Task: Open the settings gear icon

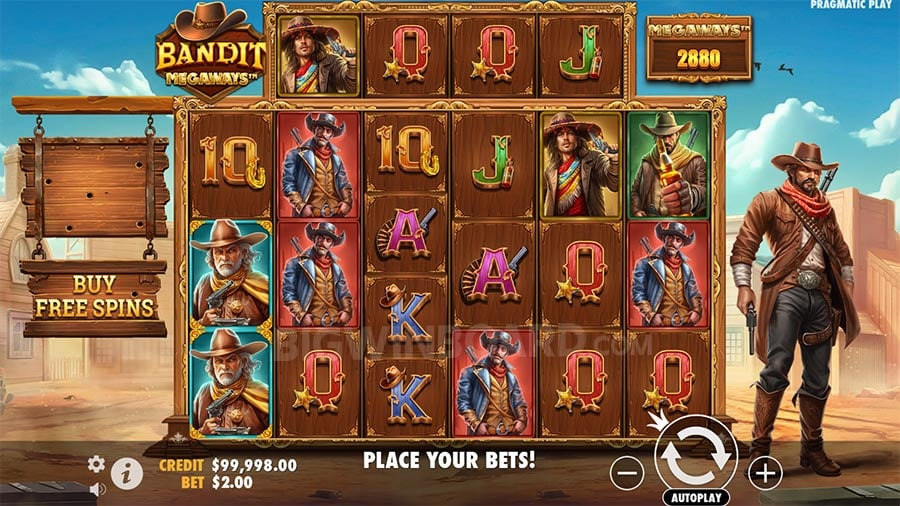Action: click(x=96, y=464)
